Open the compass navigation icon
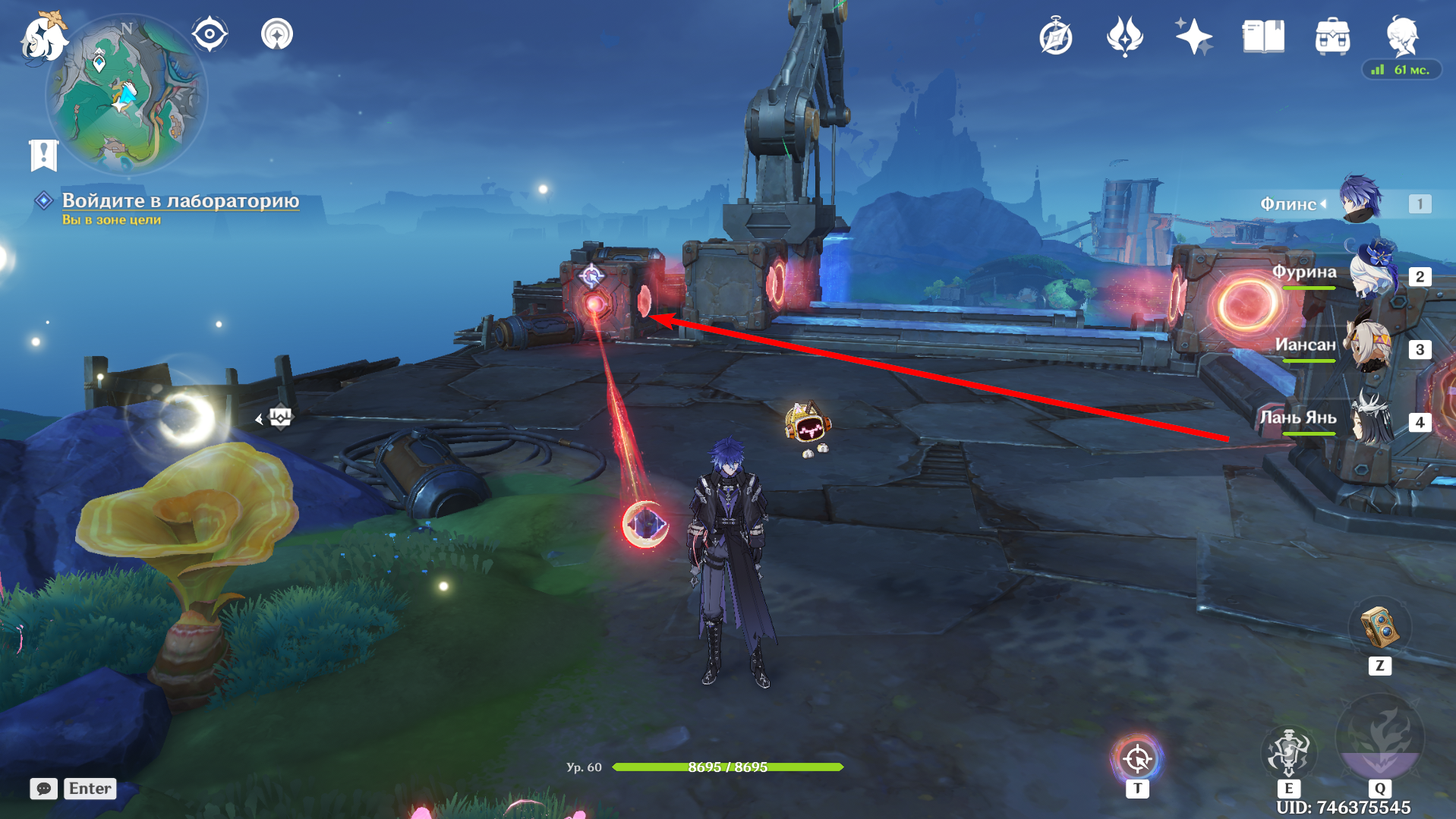The width and height of the screenshot is (1456, 819). click(x=210, y=33)
